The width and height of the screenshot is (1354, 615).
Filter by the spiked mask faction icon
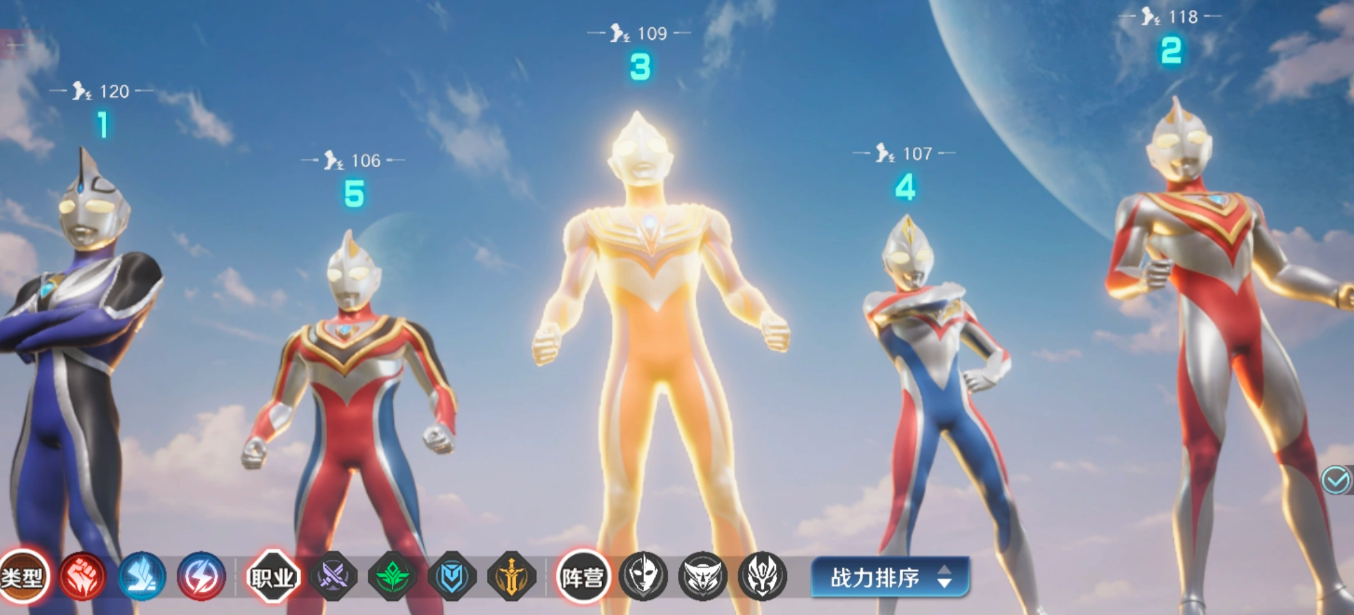click(763, 577)
